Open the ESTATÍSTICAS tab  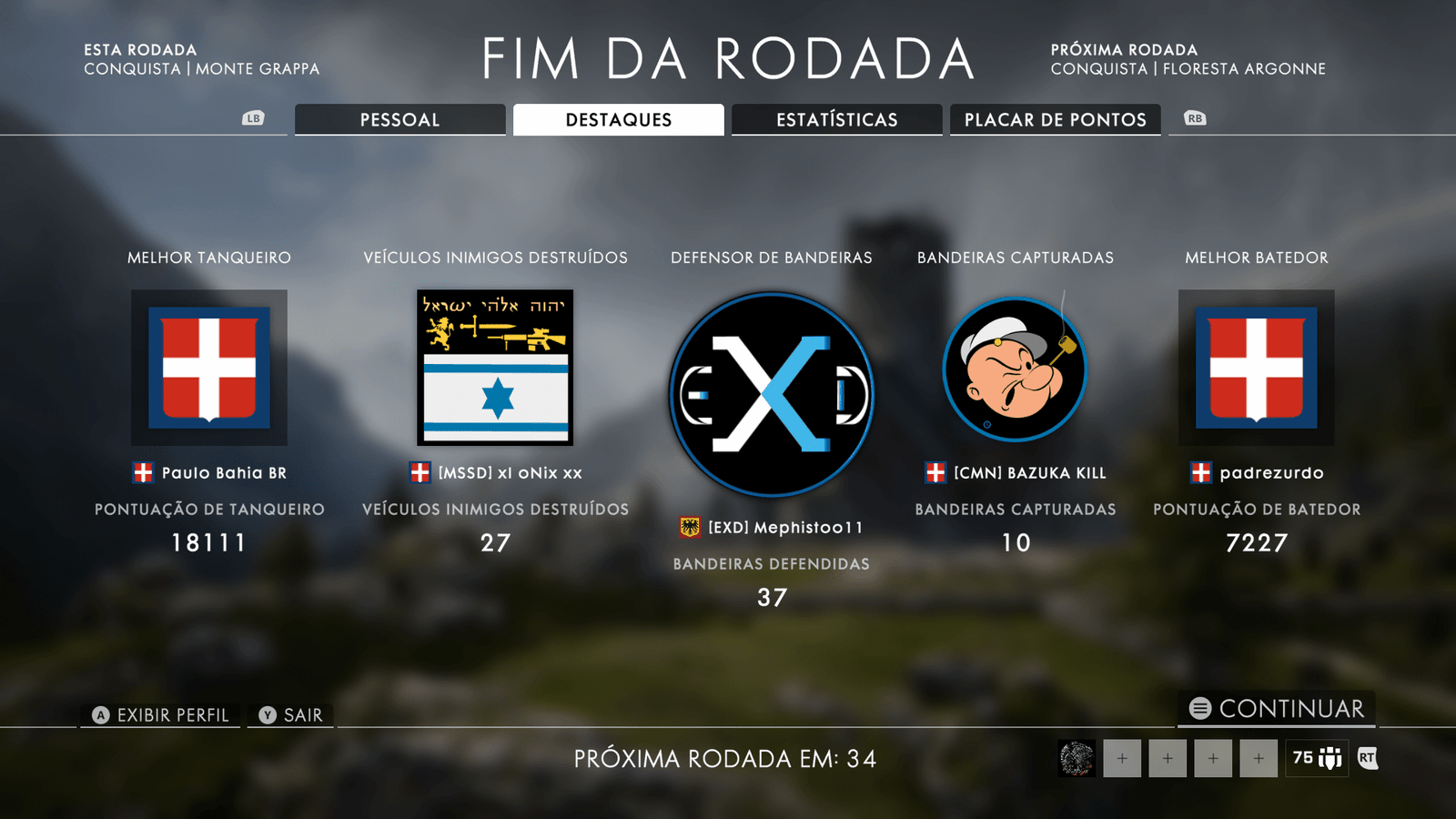(836, 119)
